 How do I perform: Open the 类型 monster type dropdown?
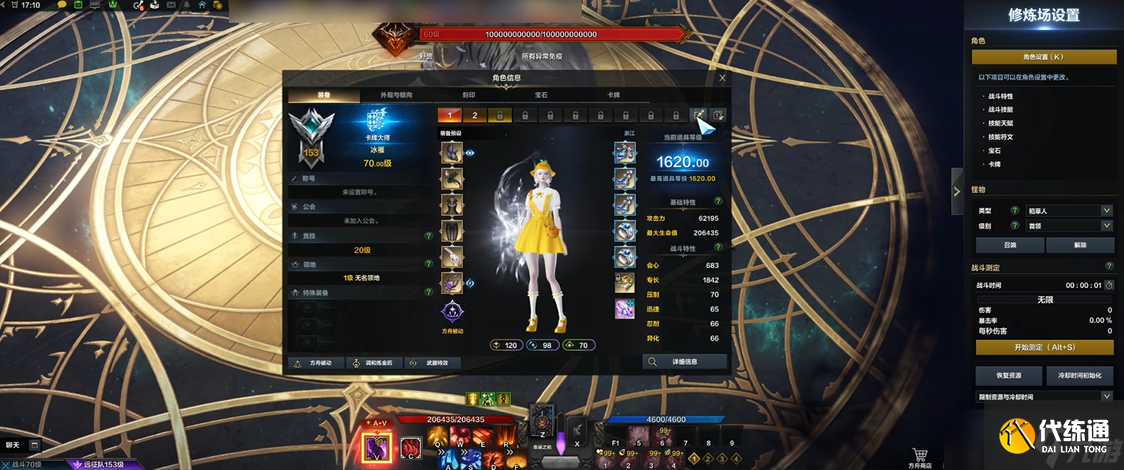coord(1070,211)
